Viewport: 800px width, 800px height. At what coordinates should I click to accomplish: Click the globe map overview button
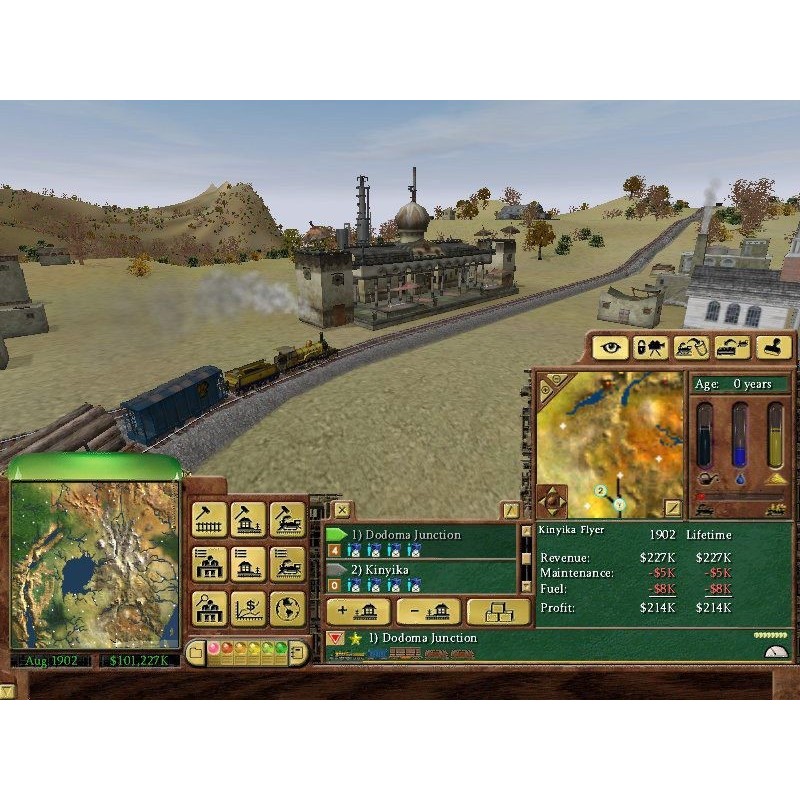point(287,607)
